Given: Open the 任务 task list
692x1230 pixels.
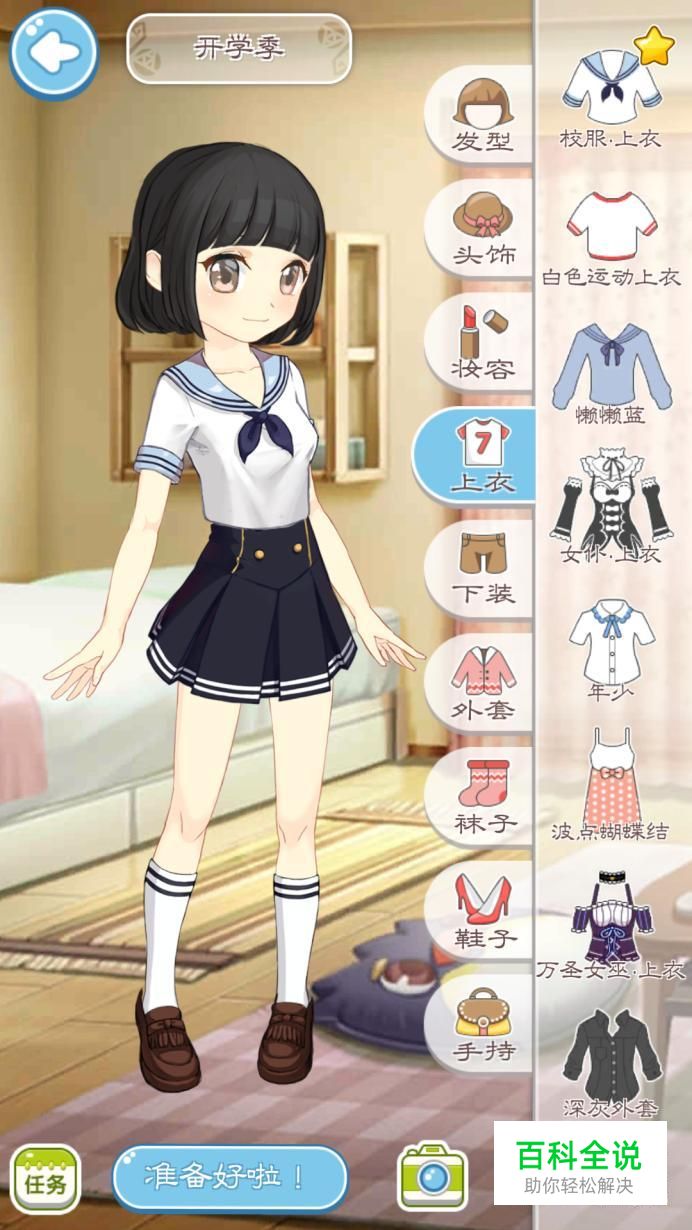Looking at the screenshot, I should pyautogui.click(x=45, y=1180).
